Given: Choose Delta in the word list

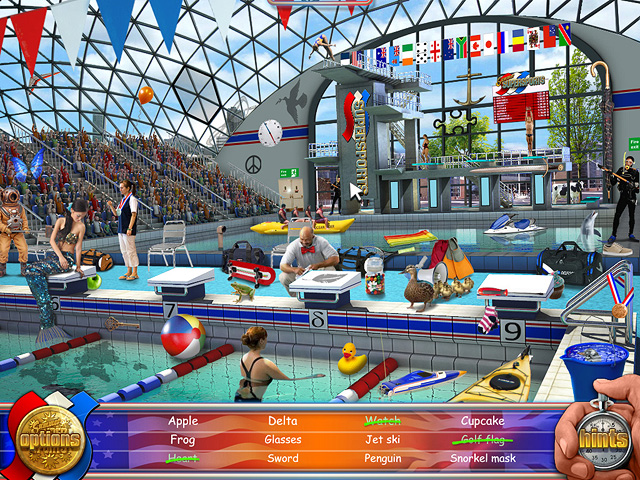Looking at the screenshot, I should [x=283, y=421].
